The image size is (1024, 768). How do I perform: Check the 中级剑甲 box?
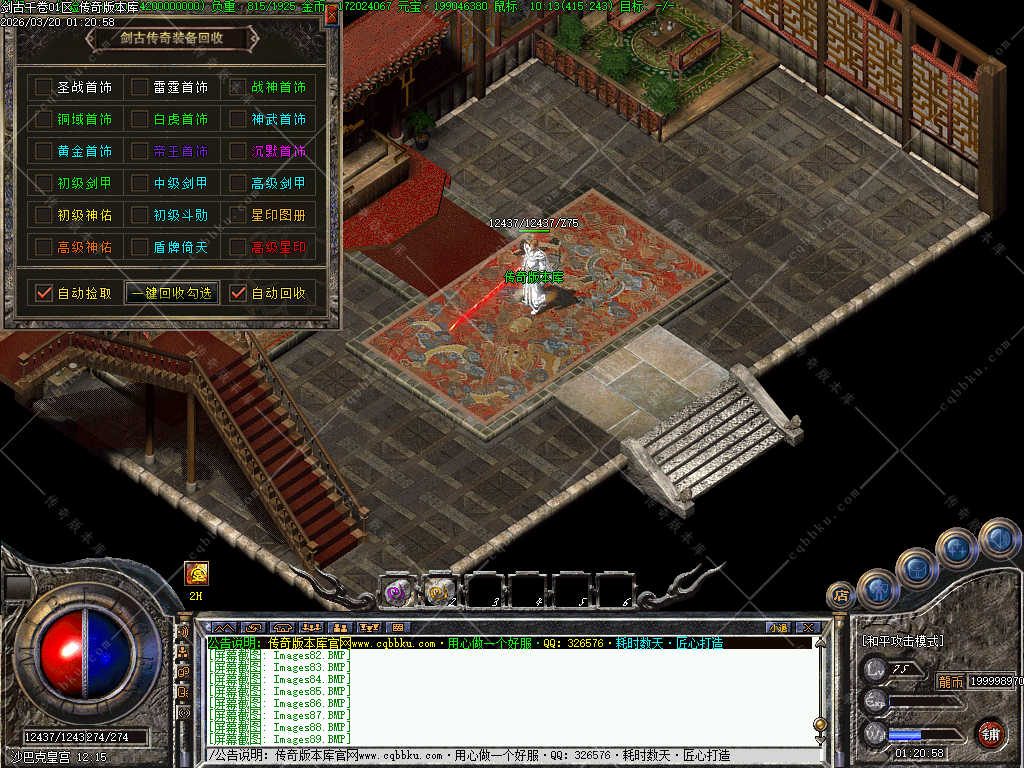pyautogui.click(x=140, y=184)
